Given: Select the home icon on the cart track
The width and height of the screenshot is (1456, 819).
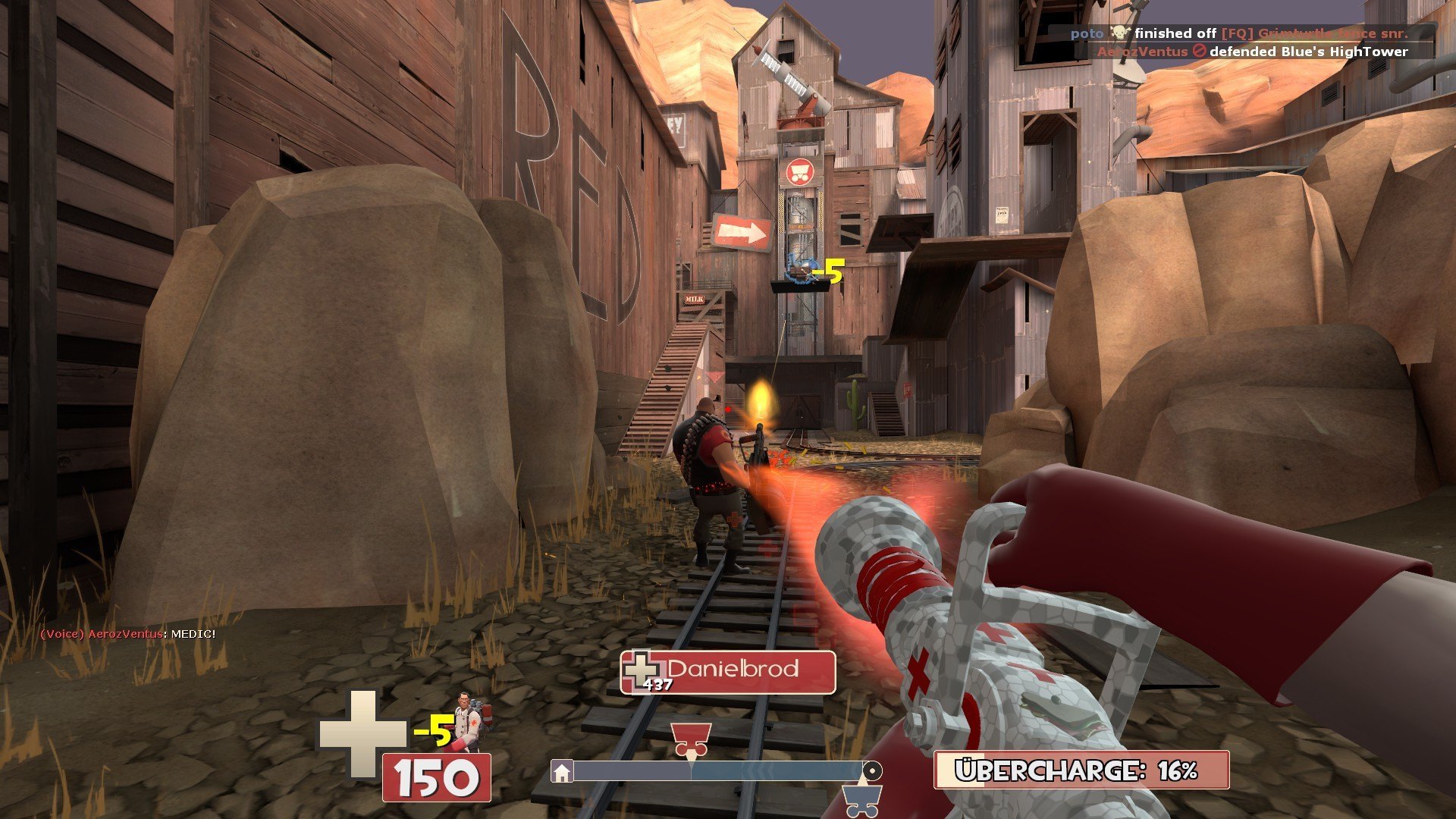Looking at the screenshot, I should (x=562, y=772).
